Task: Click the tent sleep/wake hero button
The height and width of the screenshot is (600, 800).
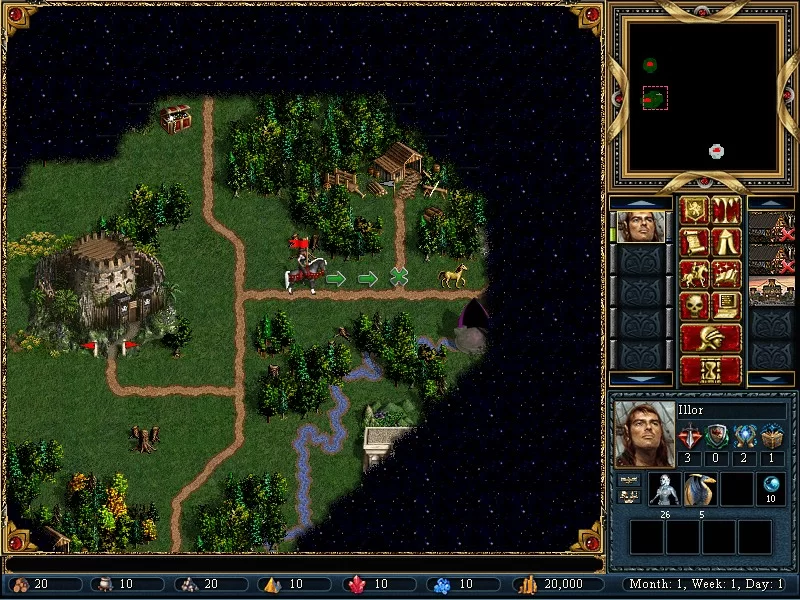Action: coord(726,242)
